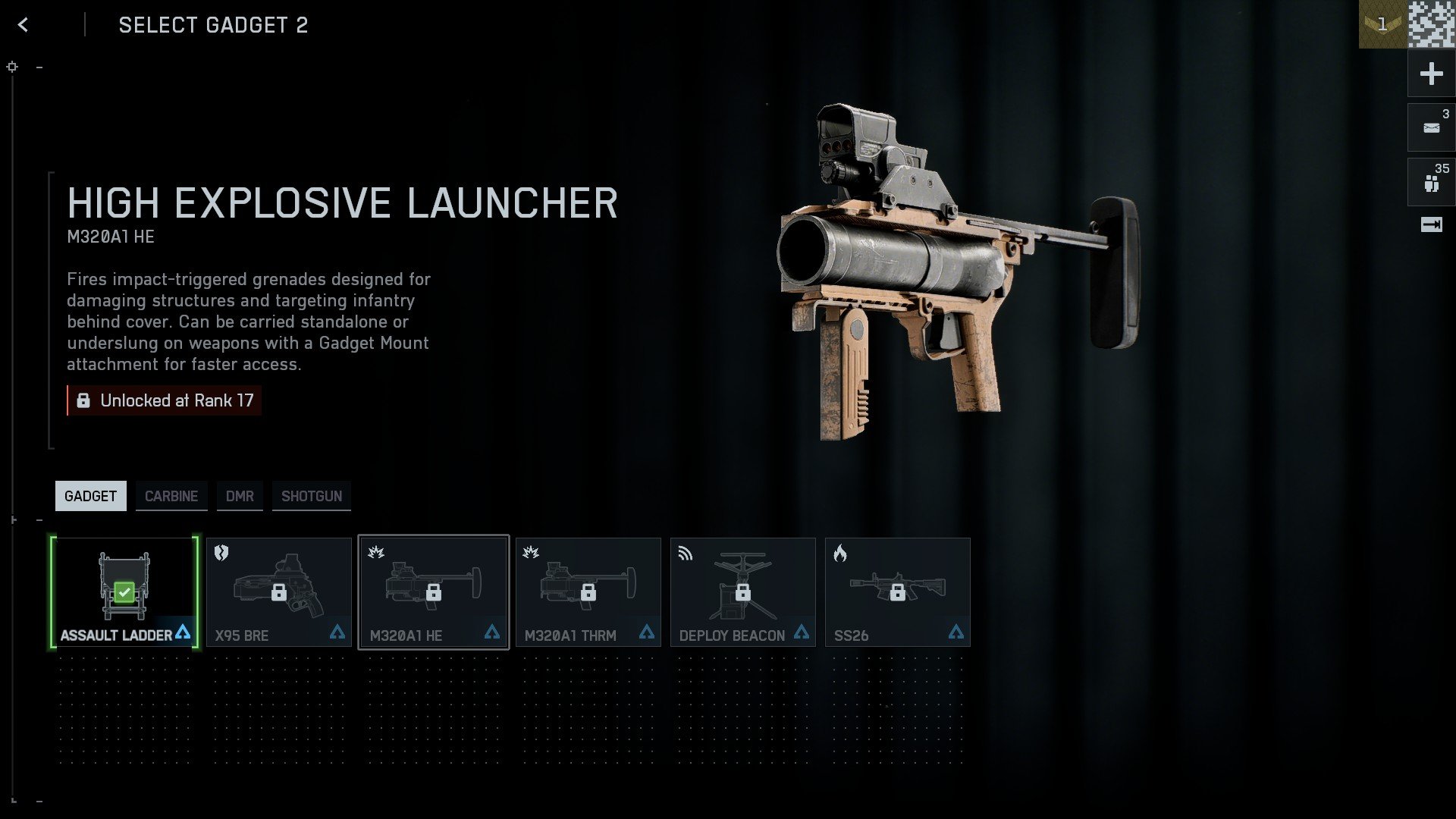Click the sidebar collapse arrow icon
1456x819 pixels.
1430,224
